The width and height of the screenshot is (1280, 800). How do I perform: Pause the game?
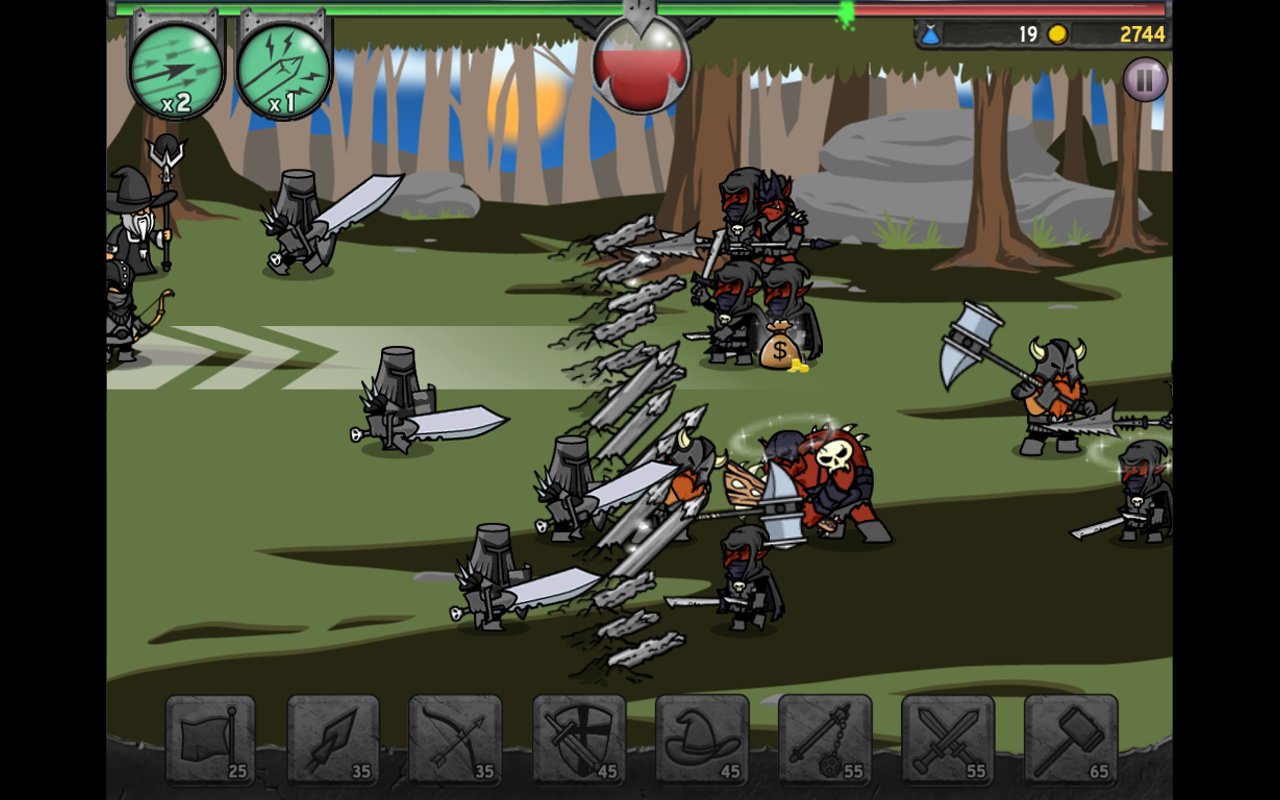point(1143,79)
